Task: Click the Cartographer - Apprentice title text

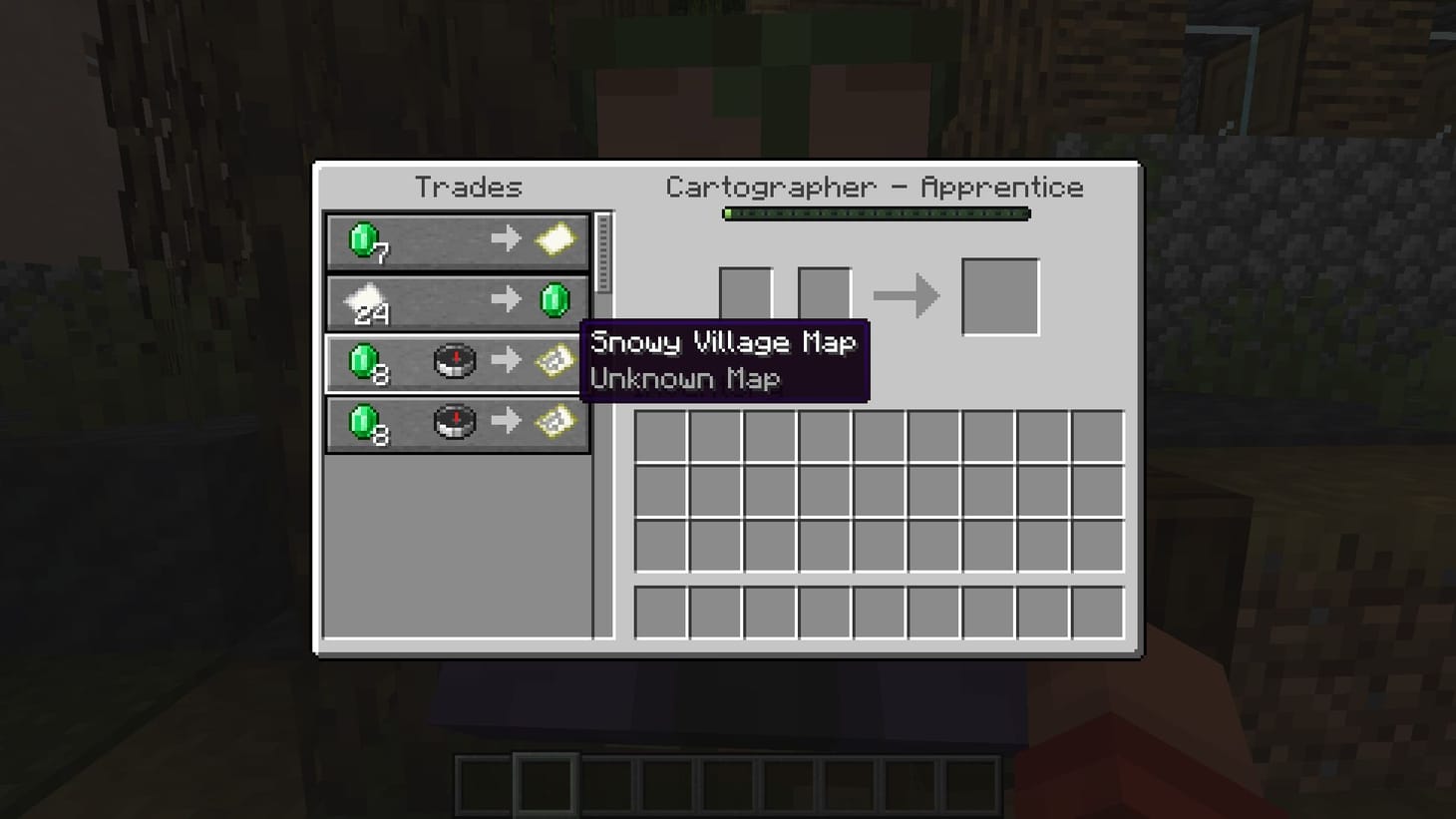Action: click(875, 187)
